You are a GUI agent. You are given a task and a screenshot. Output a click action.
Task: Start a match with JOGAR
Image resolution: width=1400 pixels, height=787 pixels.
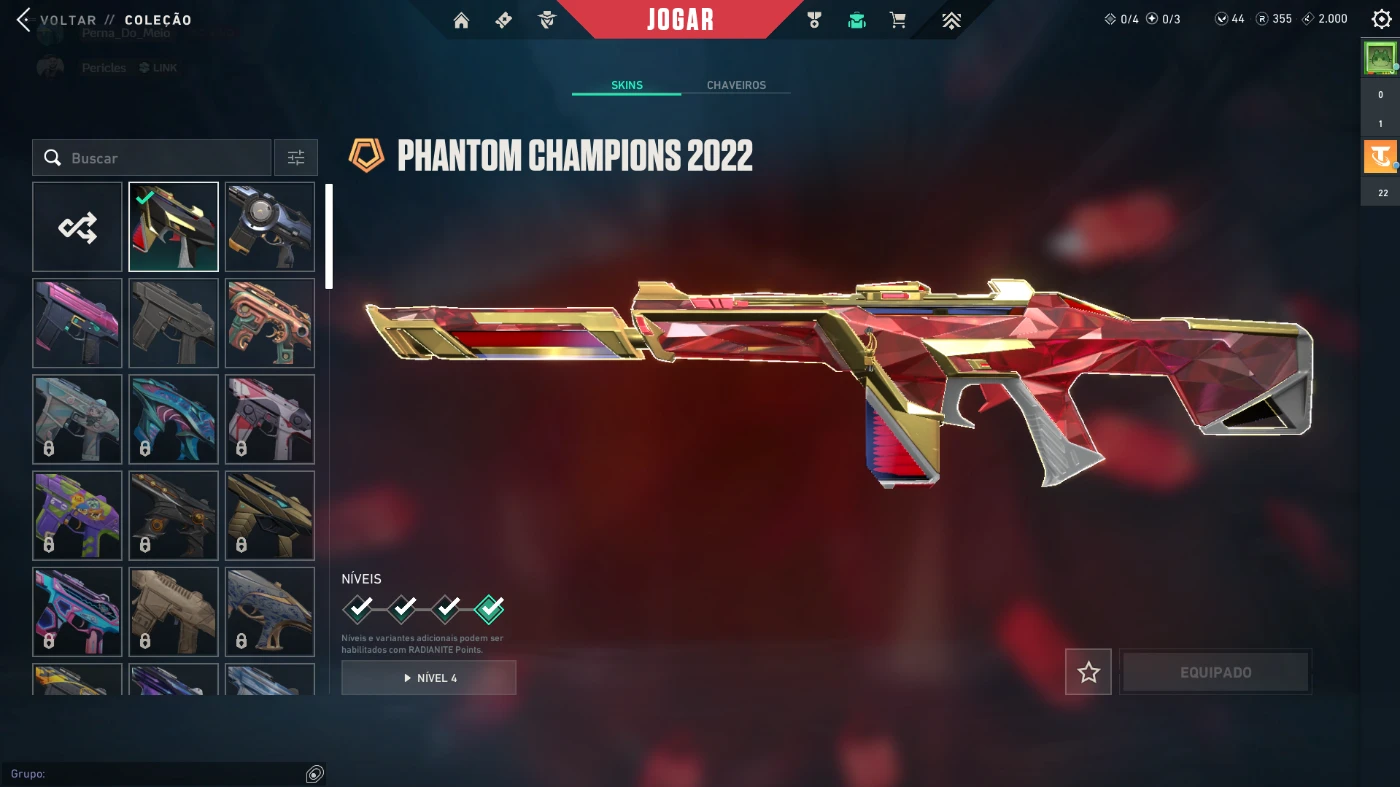(680, 20)
